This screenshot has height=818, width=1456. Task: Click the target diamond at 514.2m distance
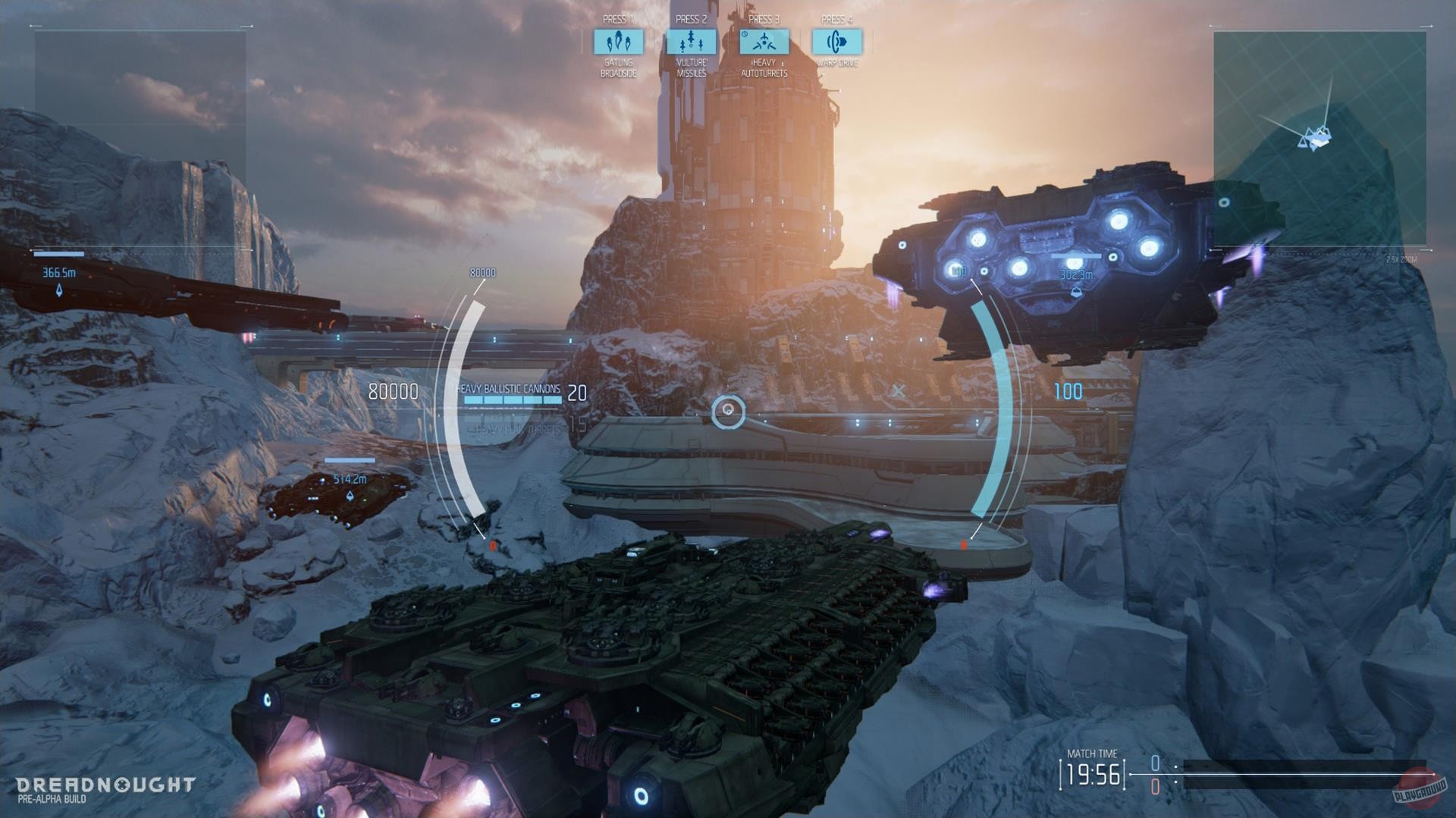coord(349,492)
